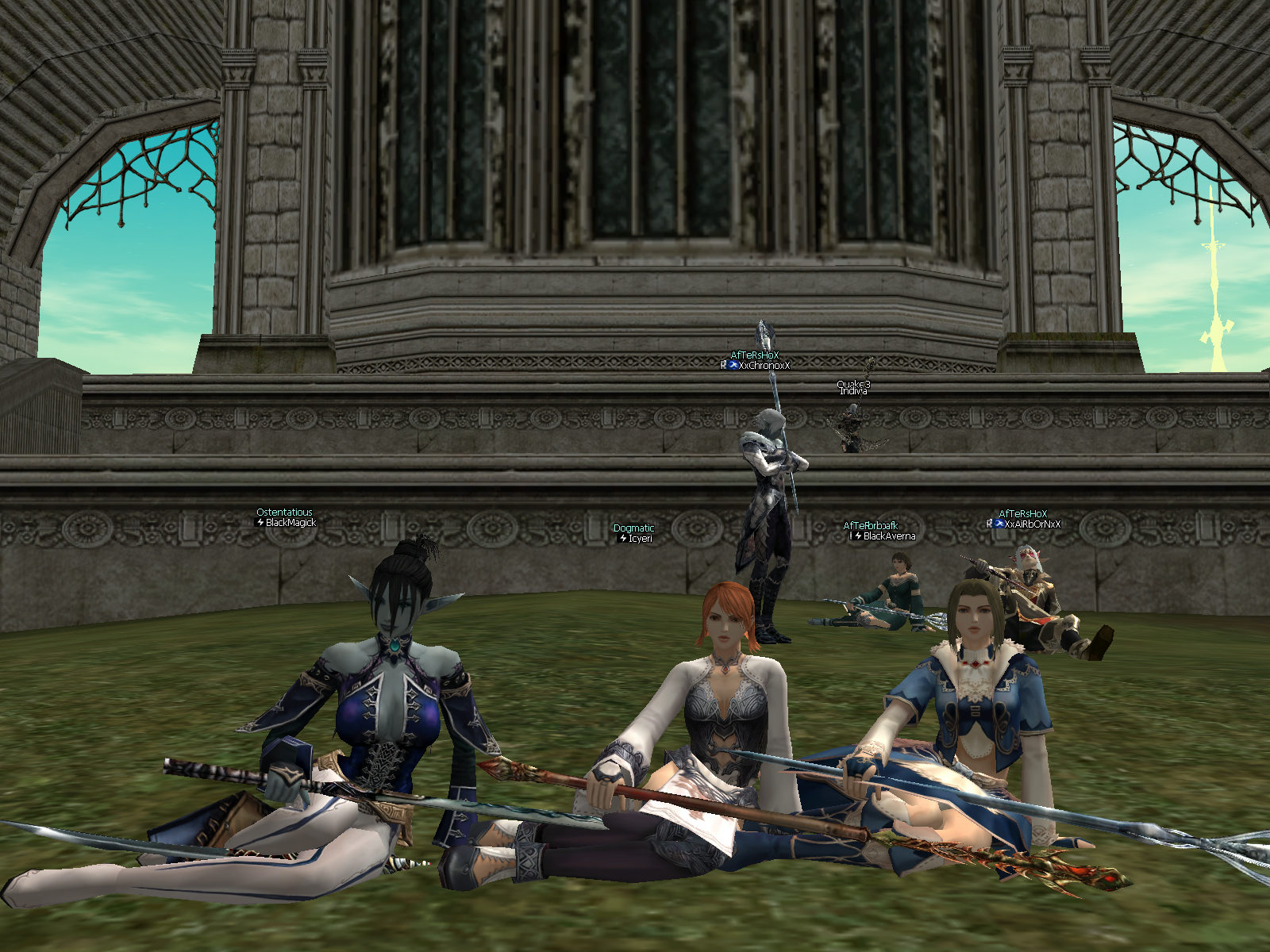Target the Icyeri name tag

click(640, 539)
